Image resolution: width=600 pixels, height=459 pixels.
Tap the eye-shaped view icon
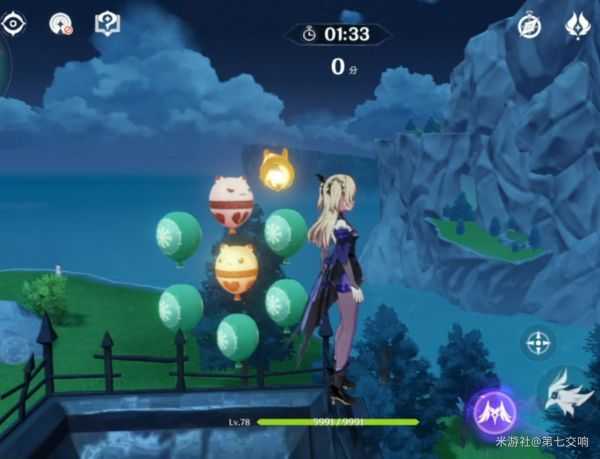[15, 23]
